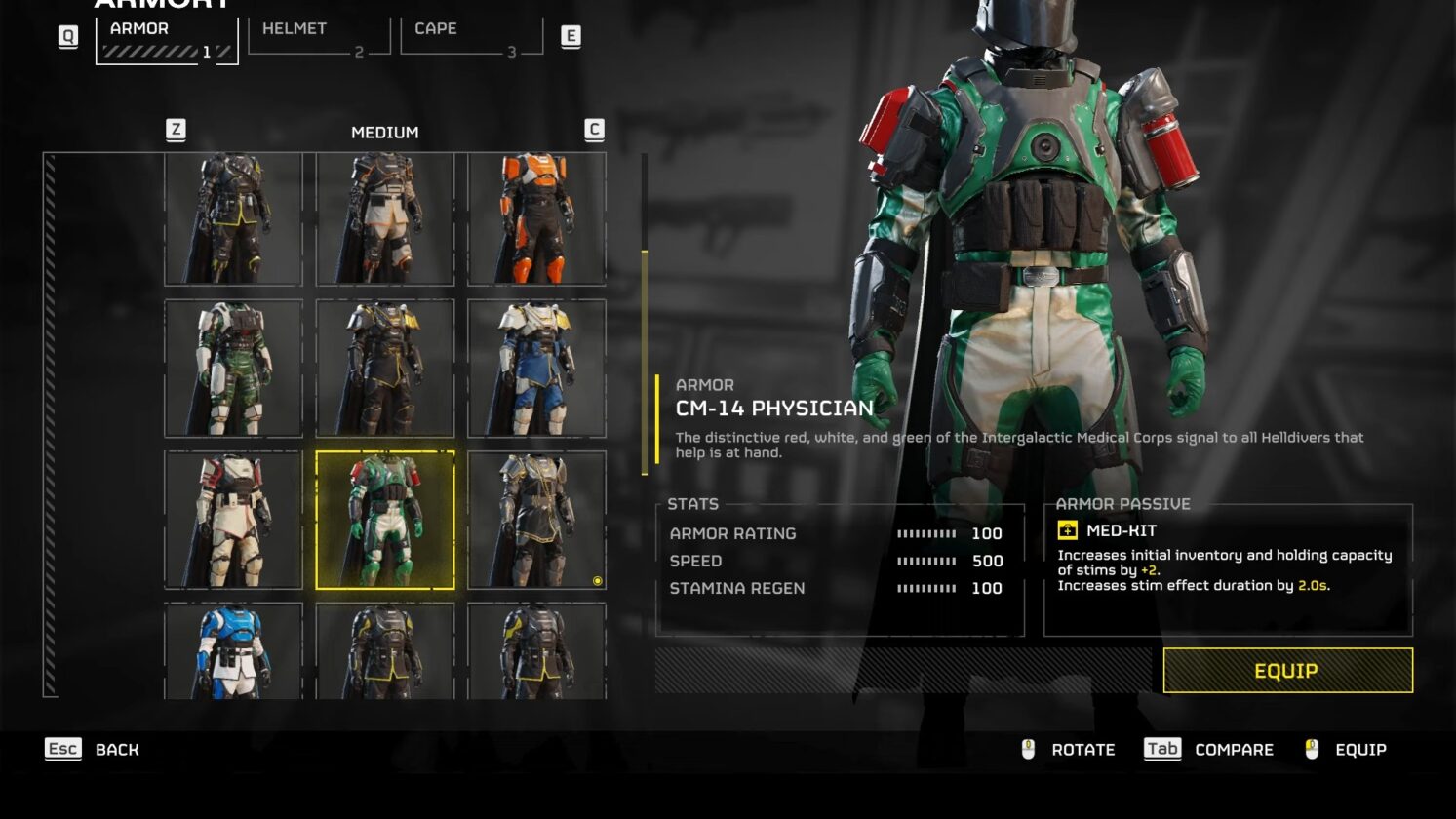The width and height of the screenshot is (1456, 819).
Task: Select the orange armor in the top row
Action: [x=535, y=216]
